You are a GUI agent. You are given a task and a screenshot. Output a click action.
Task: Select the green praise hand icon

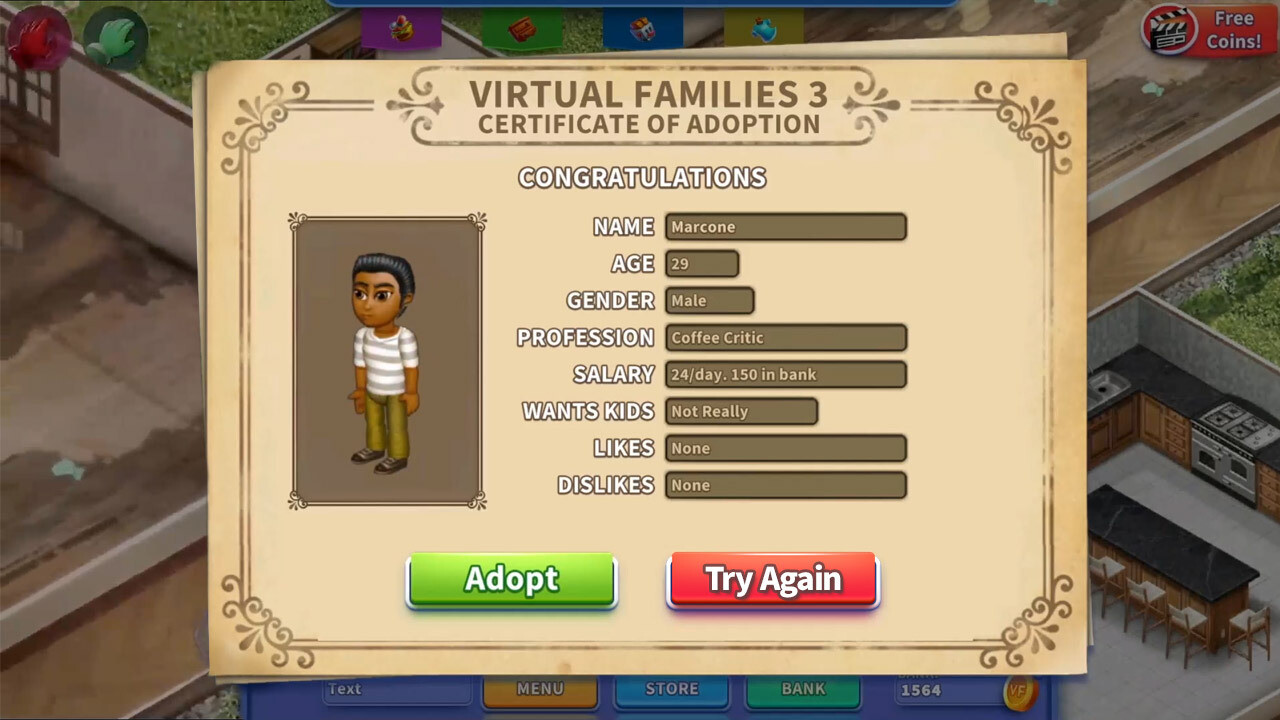[114, 38]
